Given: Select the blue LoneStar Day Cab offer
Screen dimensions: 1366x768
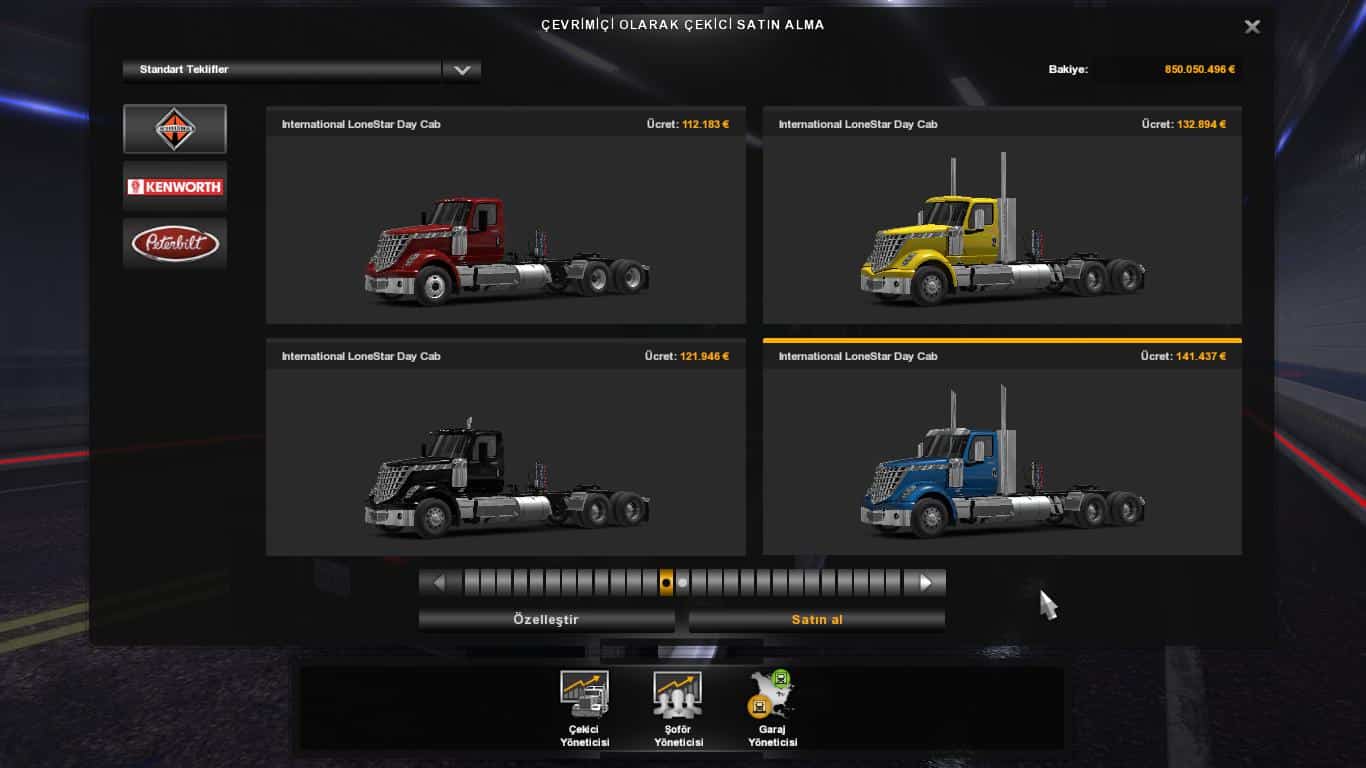Looking at the screenshot, I should coord(1002,461).
